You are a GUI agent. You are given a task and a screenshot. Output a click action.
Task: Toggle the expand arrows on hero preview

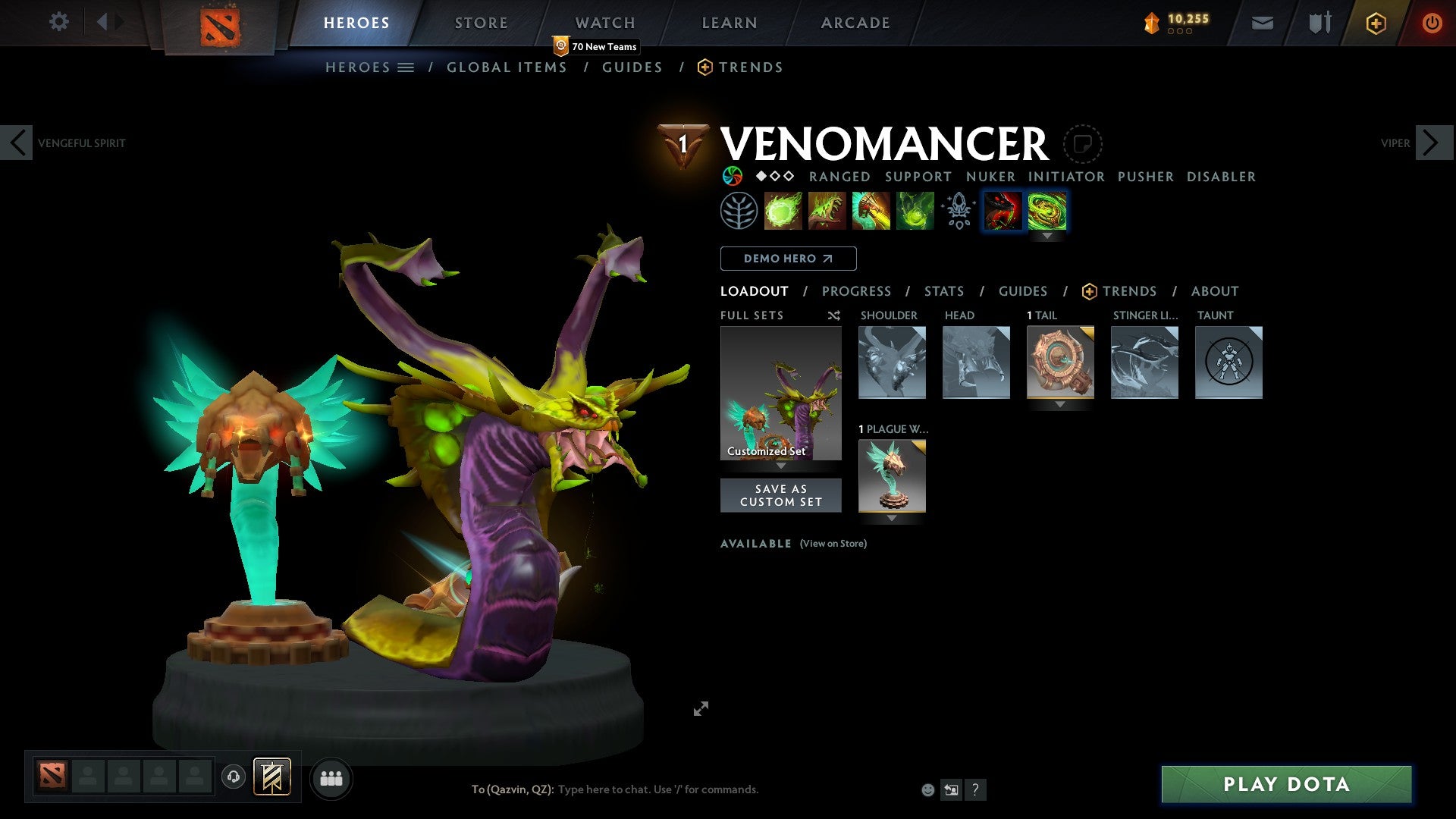(x=701, y=708)
